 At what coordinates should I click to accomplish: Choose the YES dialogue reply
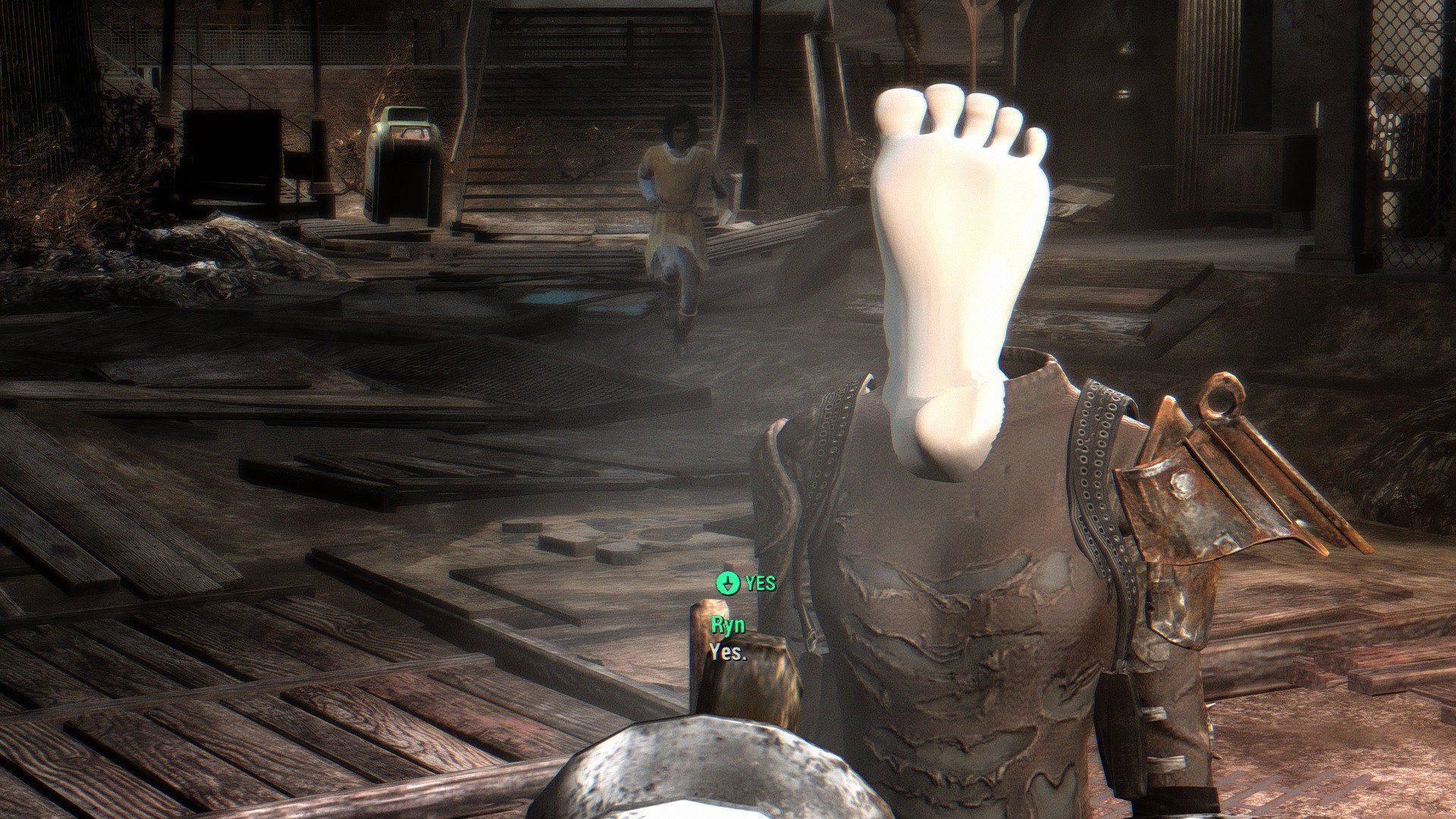tap(747, 583)
